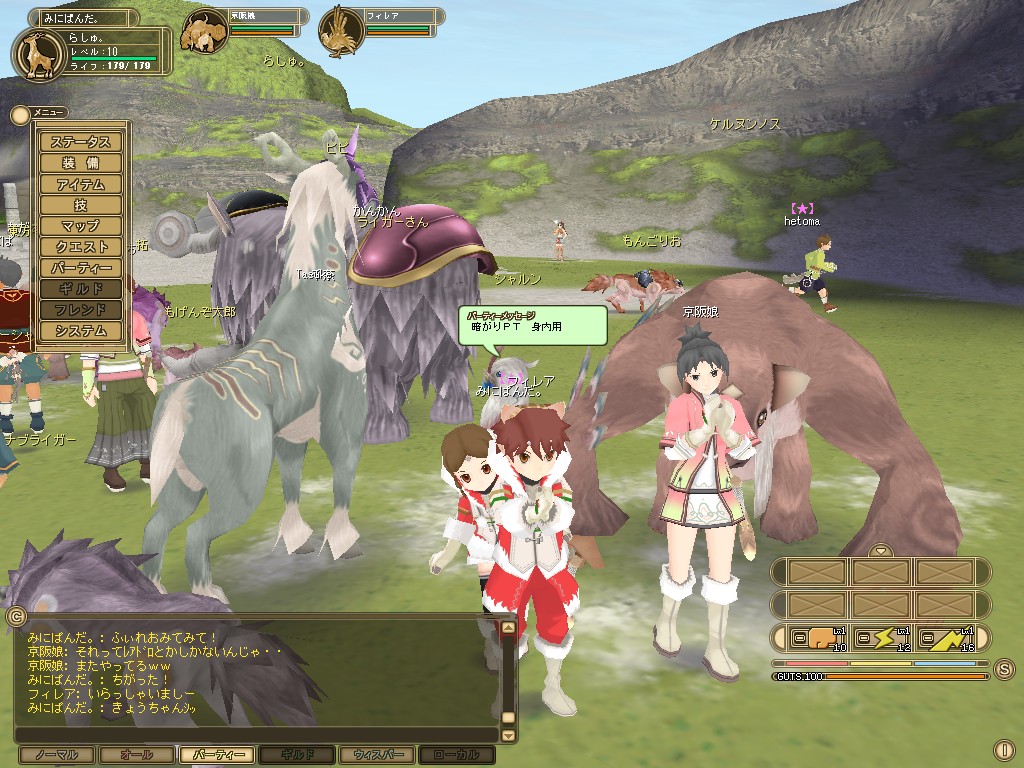
Task: Select the フィレア party member portrait
Action: pos(341,32)
